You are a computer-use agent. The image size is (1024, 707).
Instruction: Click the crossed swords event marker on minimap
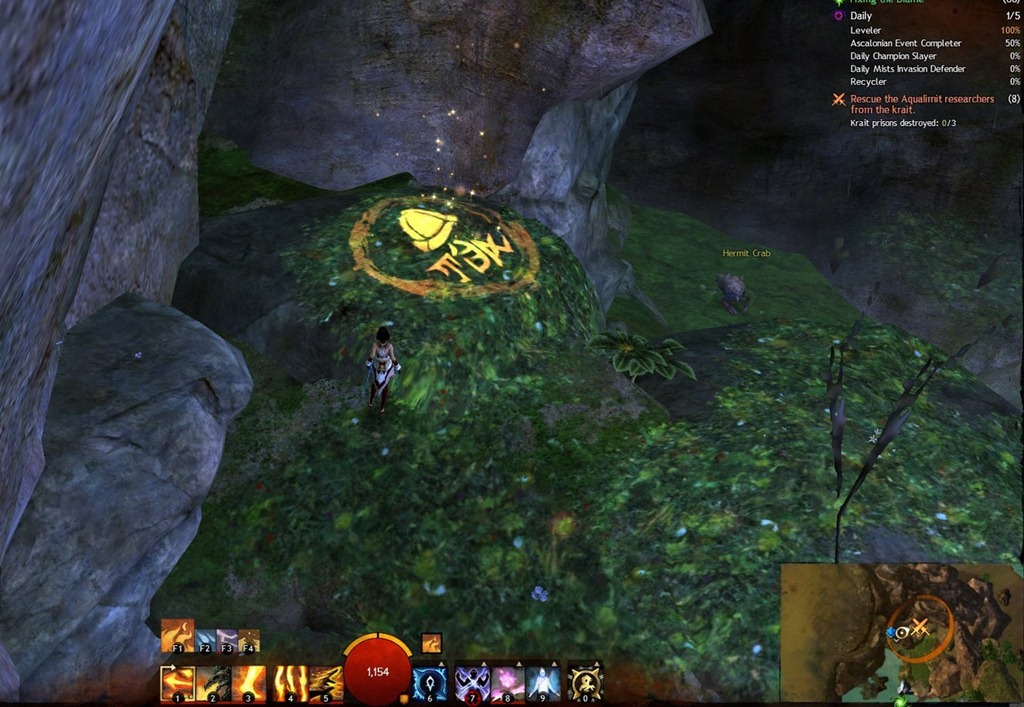pos(920,628)
